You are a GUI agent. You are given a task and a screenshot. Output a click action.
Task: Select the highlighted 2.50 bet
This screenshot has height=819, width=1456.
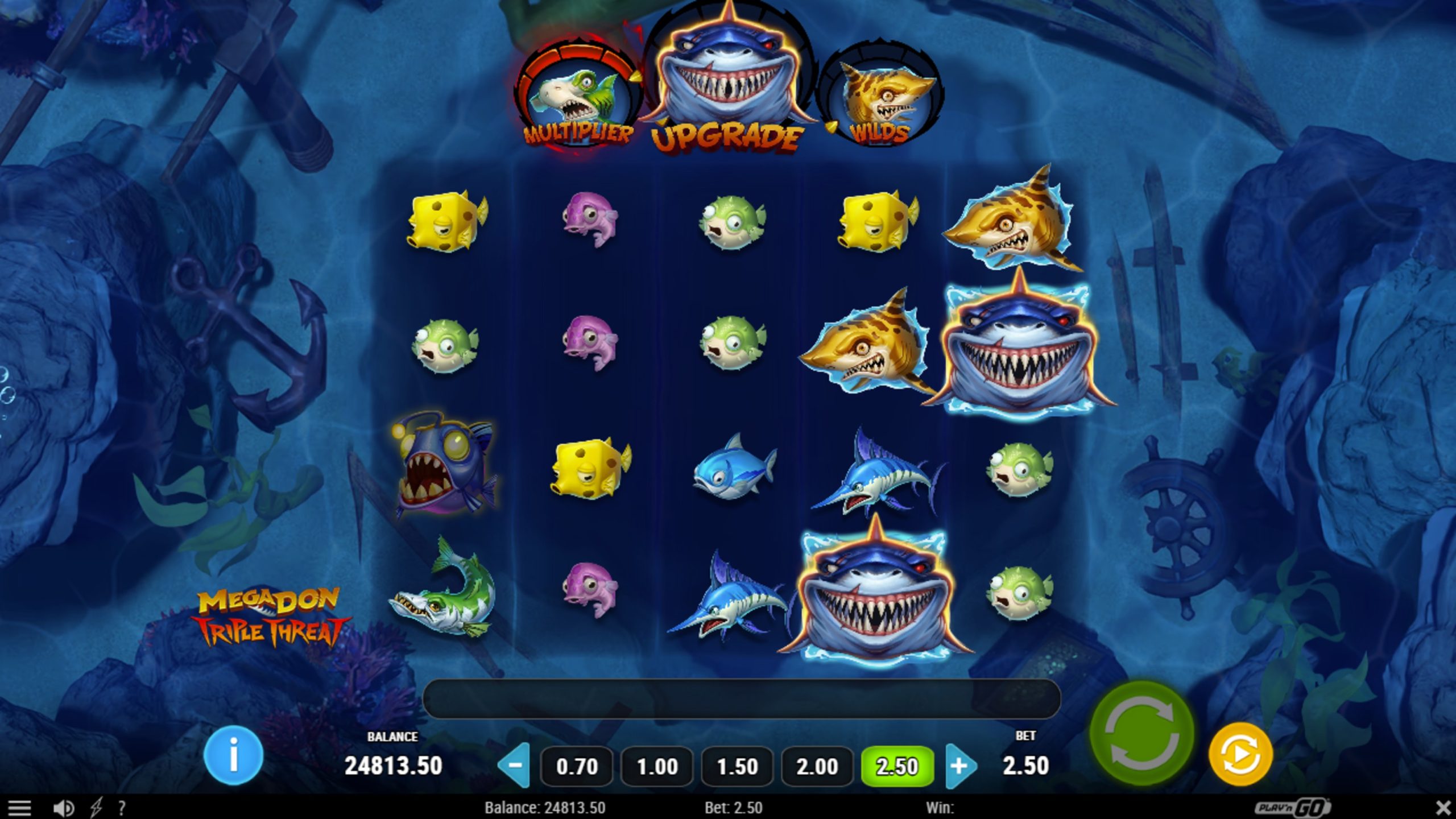(897, 766)
